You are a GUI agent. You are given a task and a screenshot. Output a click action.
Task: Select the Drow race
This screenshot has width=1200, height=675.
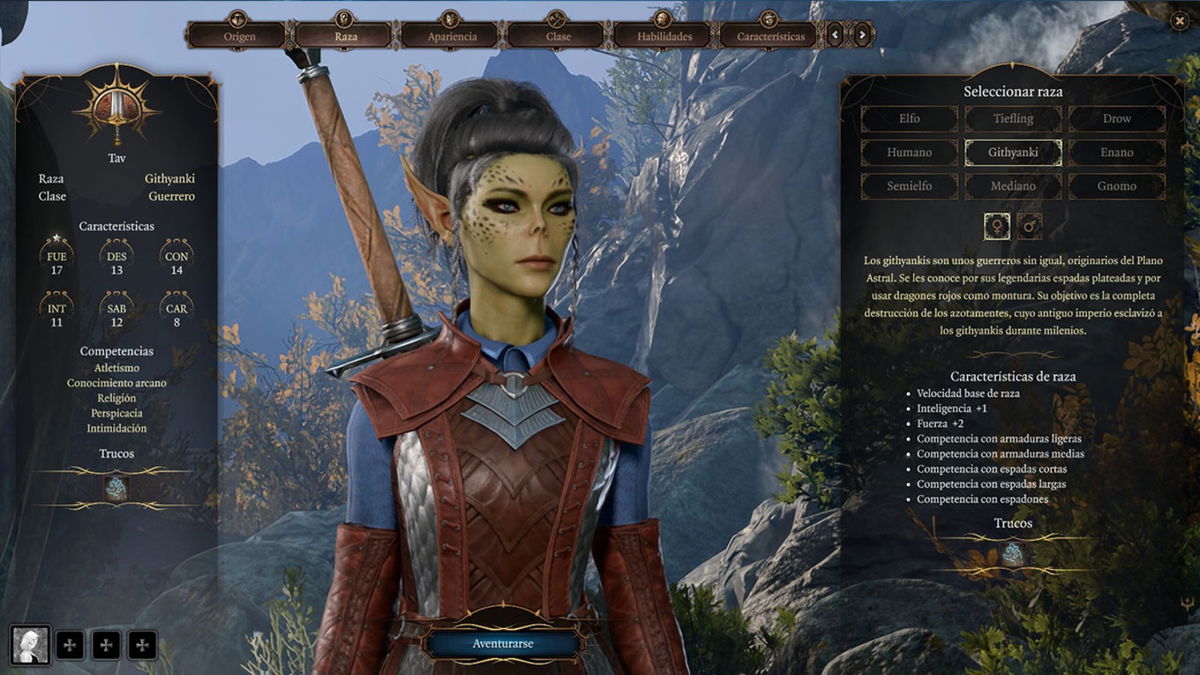point(1117,119)
